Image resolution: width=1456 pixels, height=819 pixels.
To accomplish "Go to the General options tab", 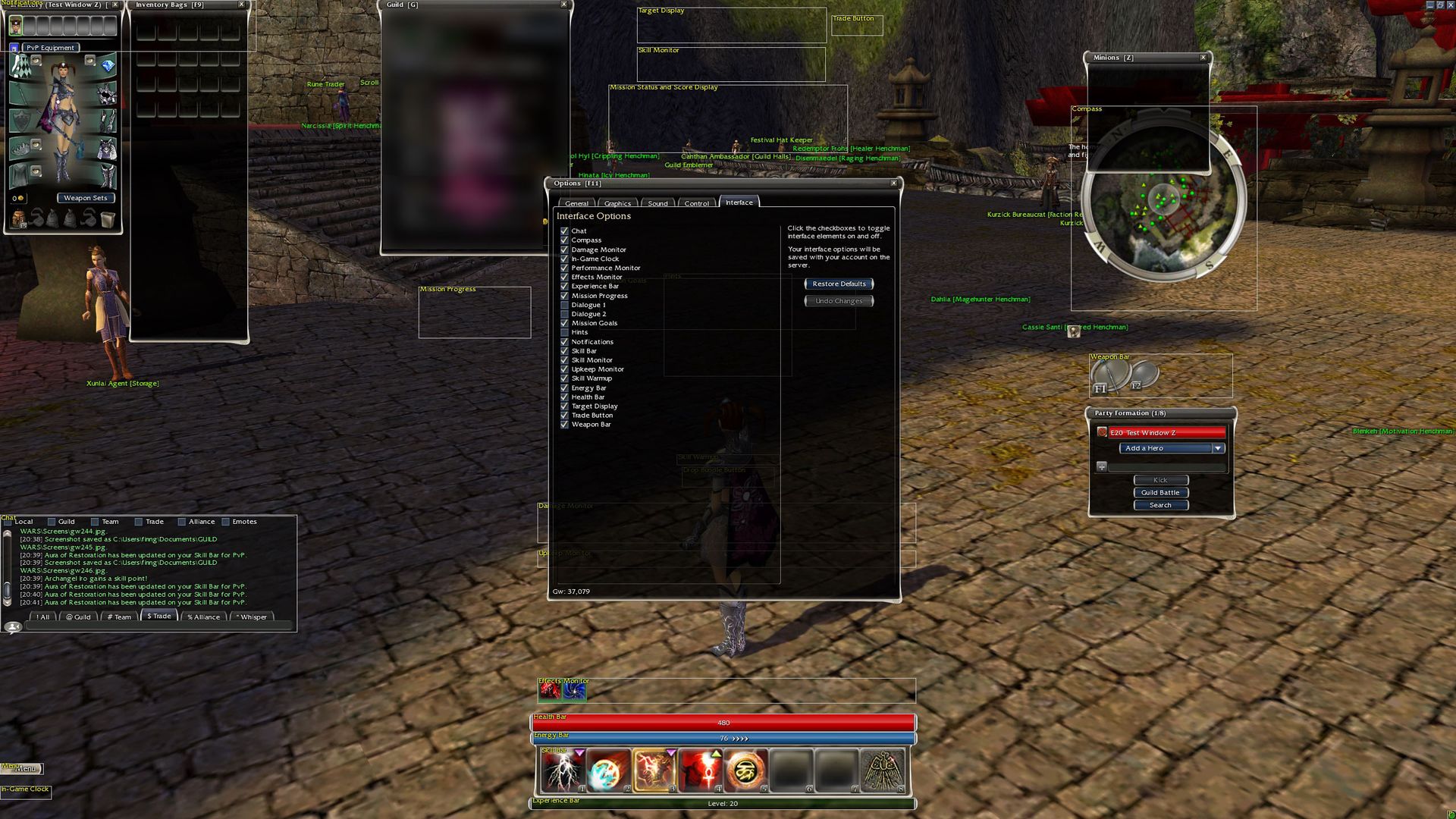I will tap(576, 203).
